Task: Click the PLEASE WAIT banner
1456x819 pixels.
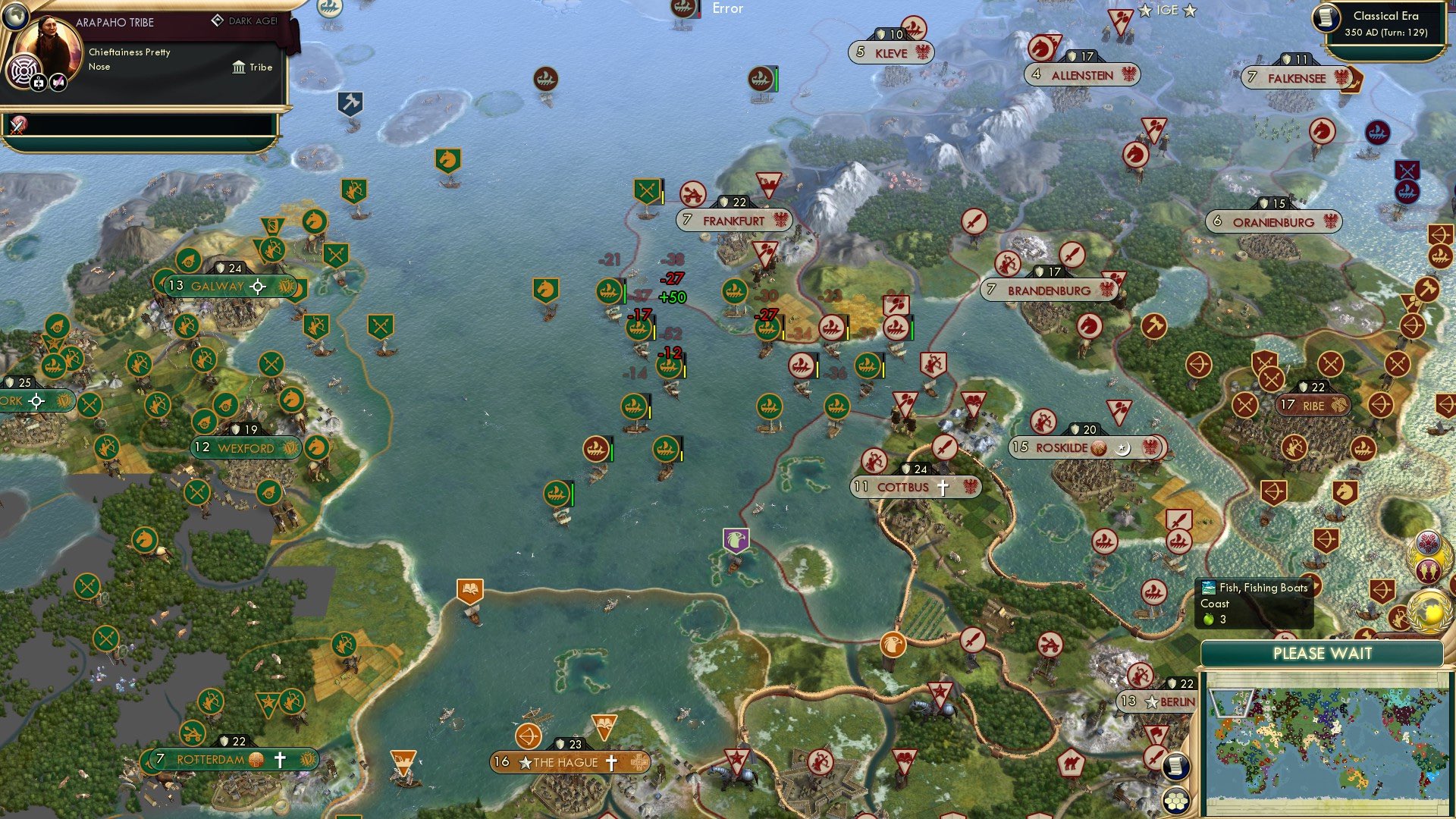Action: [1323, 653]
